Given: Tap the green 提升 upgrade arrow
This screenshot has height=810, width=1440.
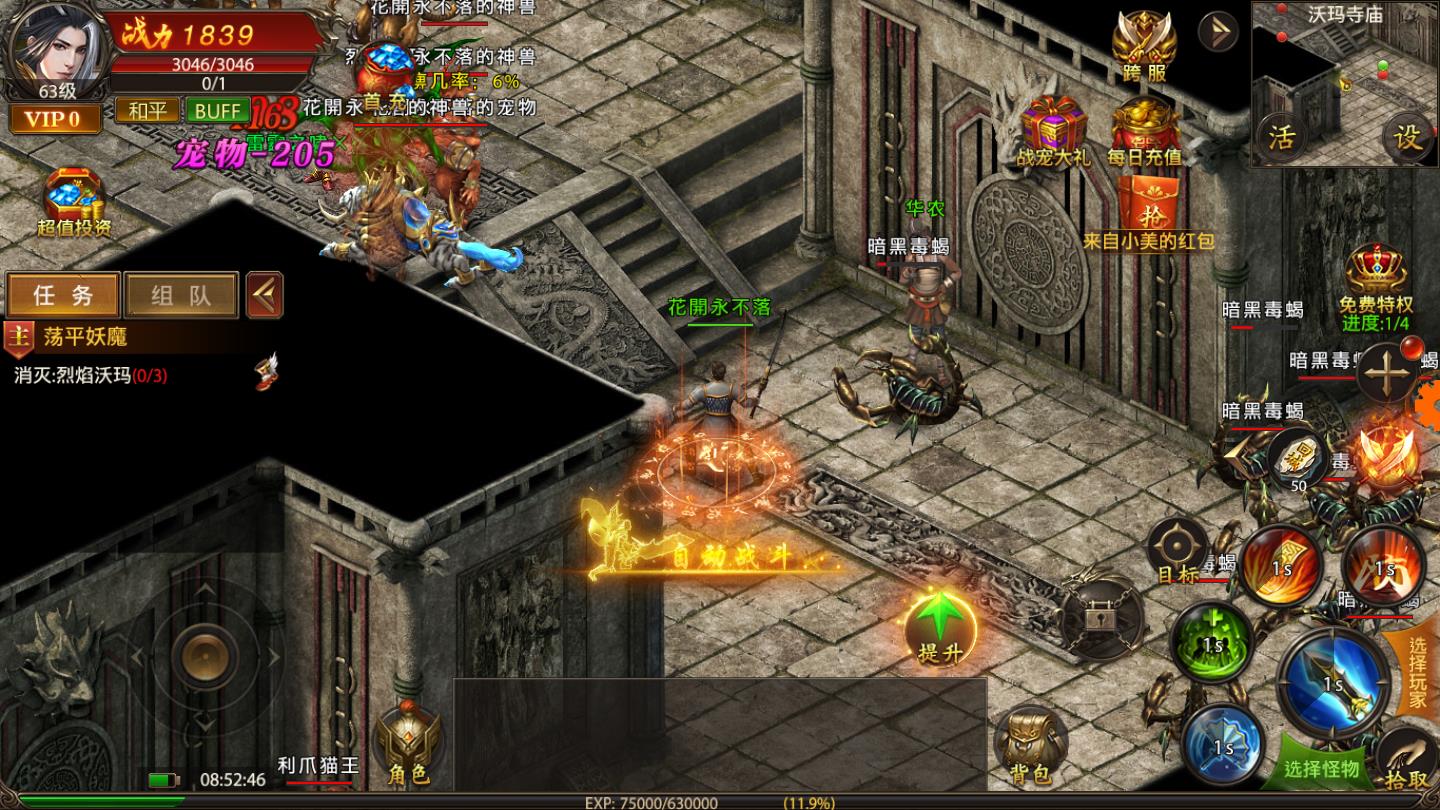Looking at the screenshot, I should coord(939,627).
